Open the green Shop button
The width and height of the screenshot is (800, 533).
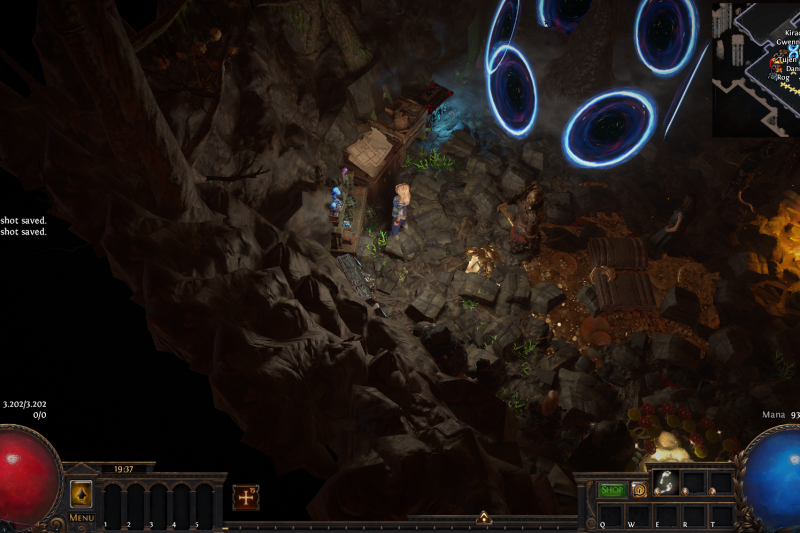pyautogui.click(x=611, y=490)
